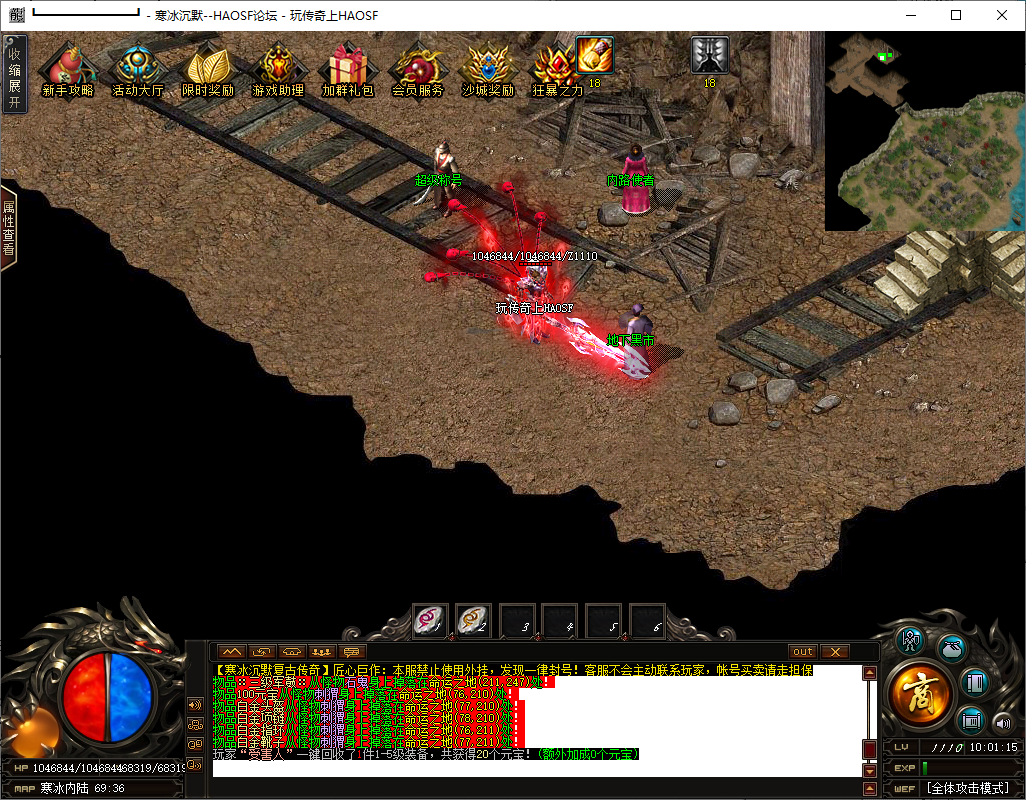Switch the 全体攻击模式 attack mode
The width and height of the screenshot is (1026, 800).
(x=968, y=788)
